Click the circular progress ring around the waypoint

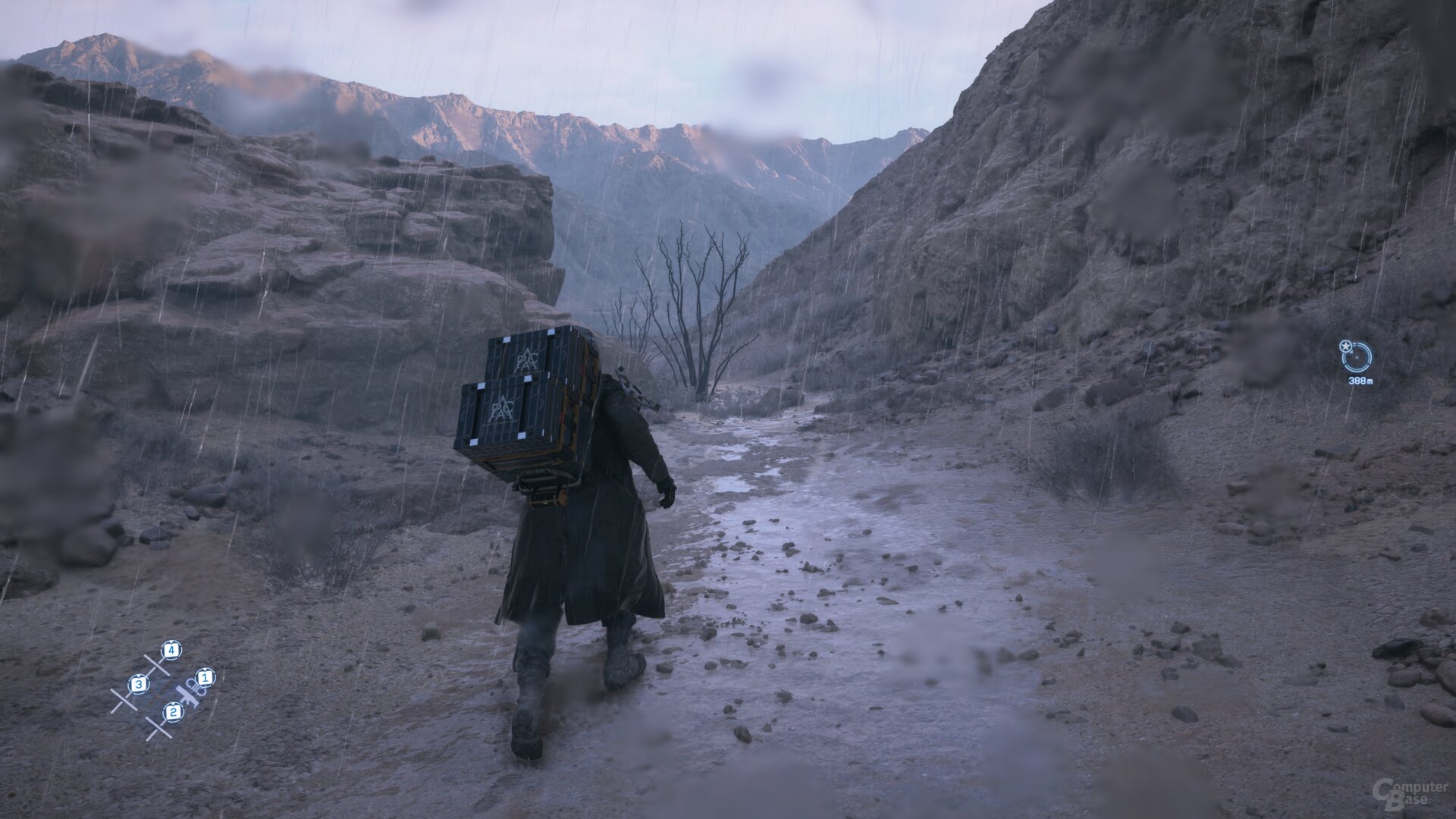(x=1355, y=372)
